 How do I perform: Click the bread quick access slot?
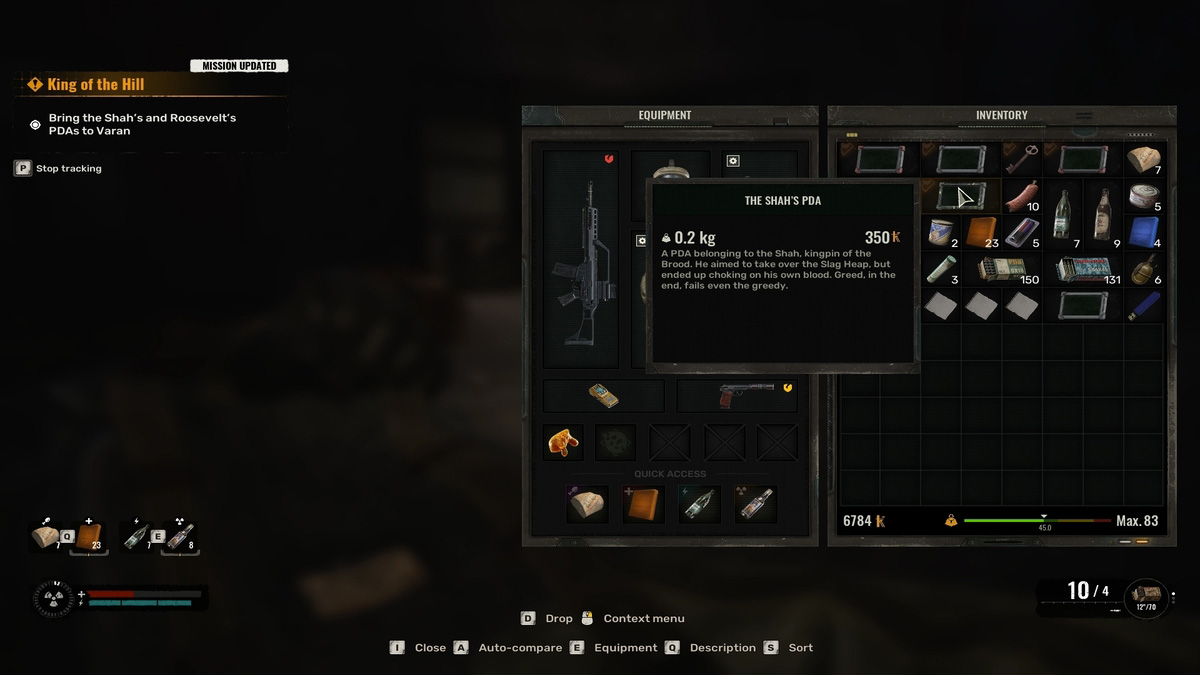click(x=587, y=504)
